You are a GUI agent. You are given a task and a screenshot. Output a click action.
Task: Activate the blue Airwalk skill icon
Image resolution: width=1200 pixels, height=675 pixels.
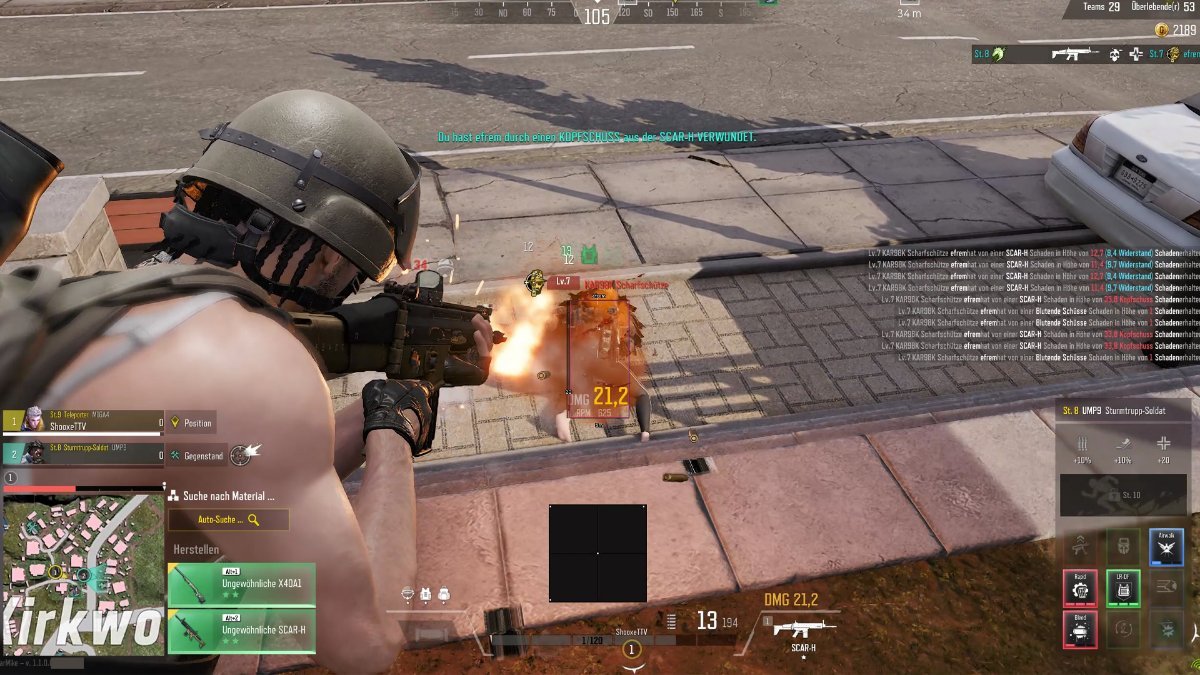click(1166, 547)
